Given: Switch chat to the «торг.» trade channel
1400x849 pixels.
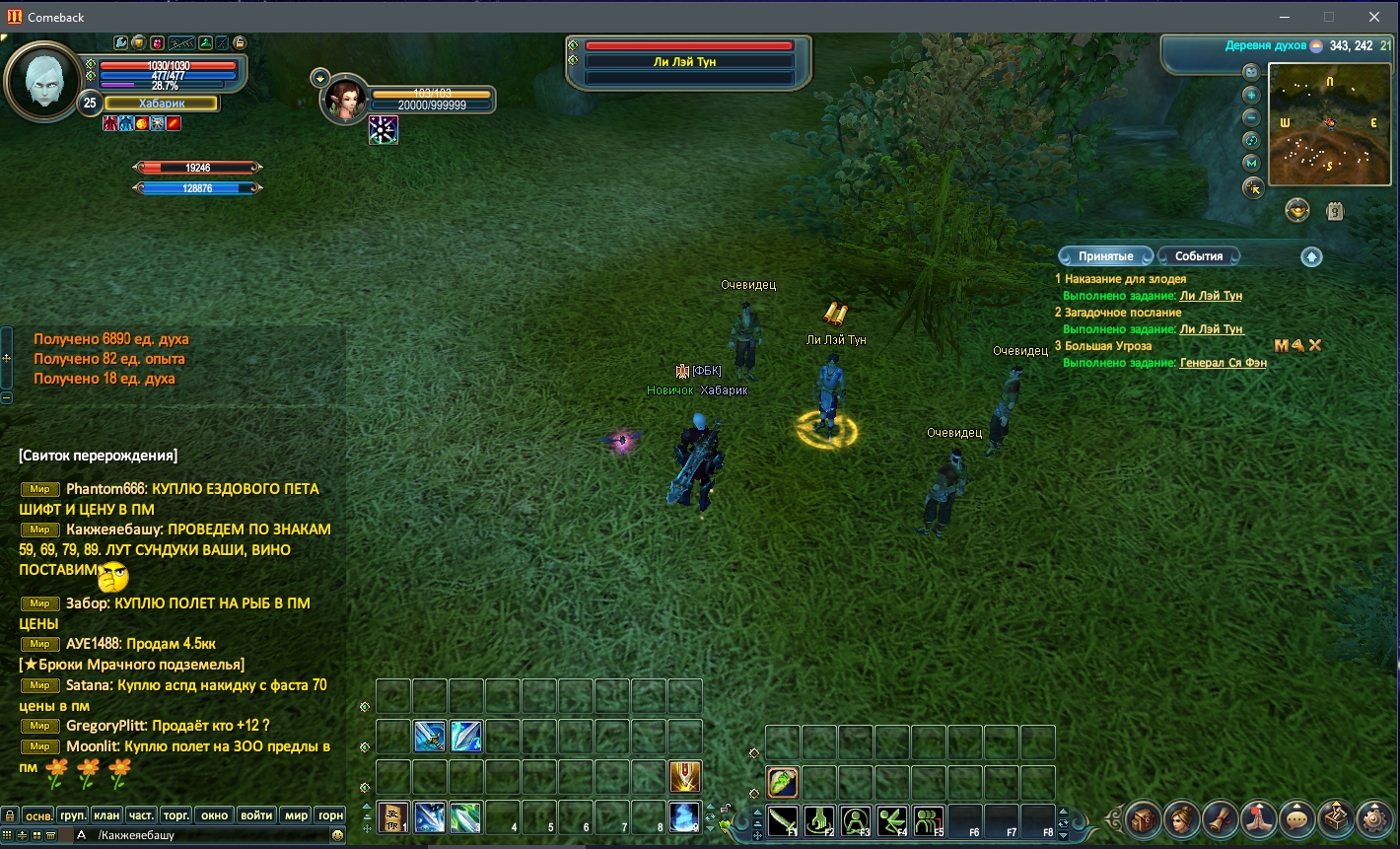Looking at the screenshot, I should [x=176, y=815].
